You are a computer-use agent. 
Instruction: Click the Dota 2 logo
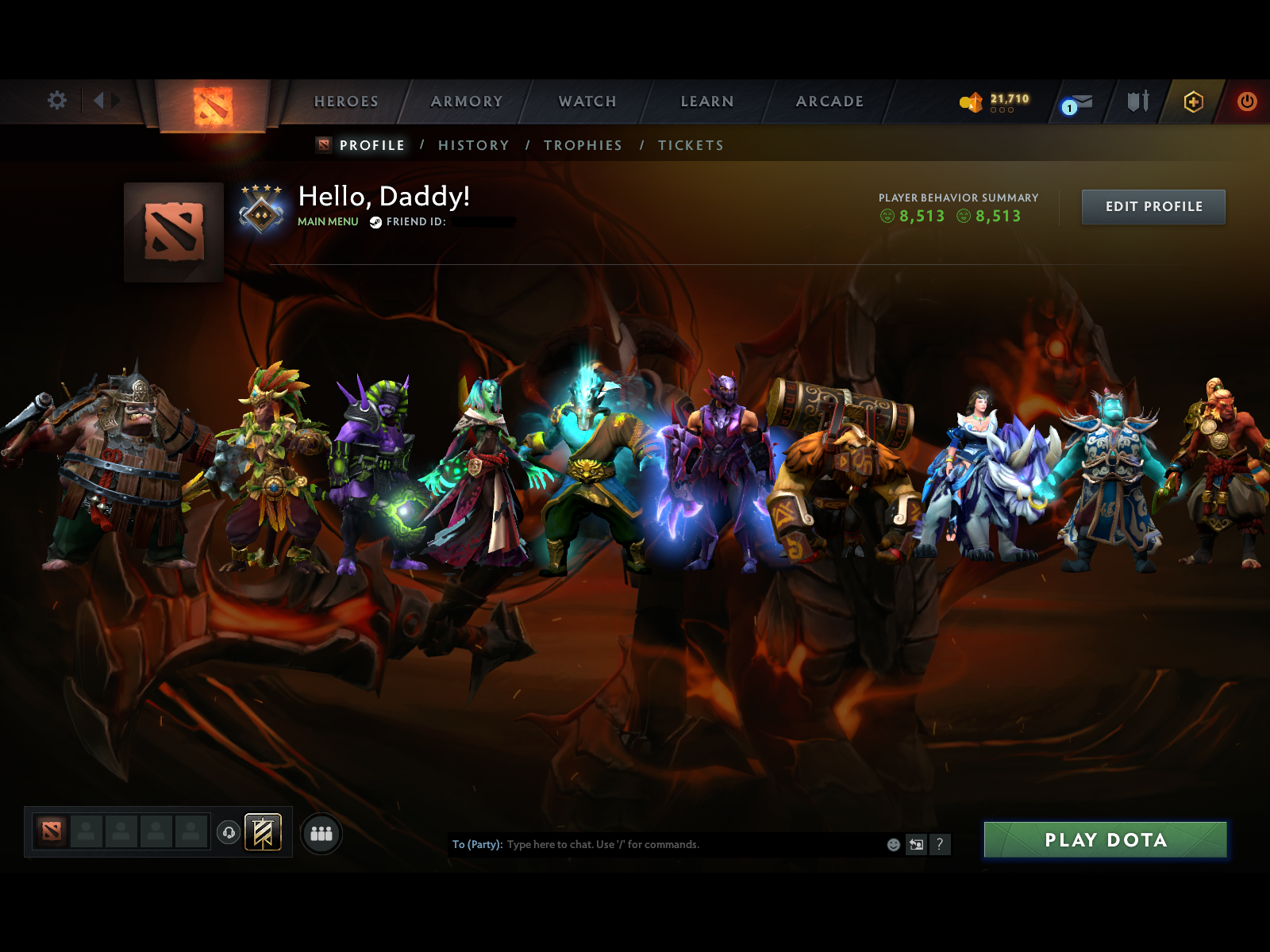tap(213, 103)
